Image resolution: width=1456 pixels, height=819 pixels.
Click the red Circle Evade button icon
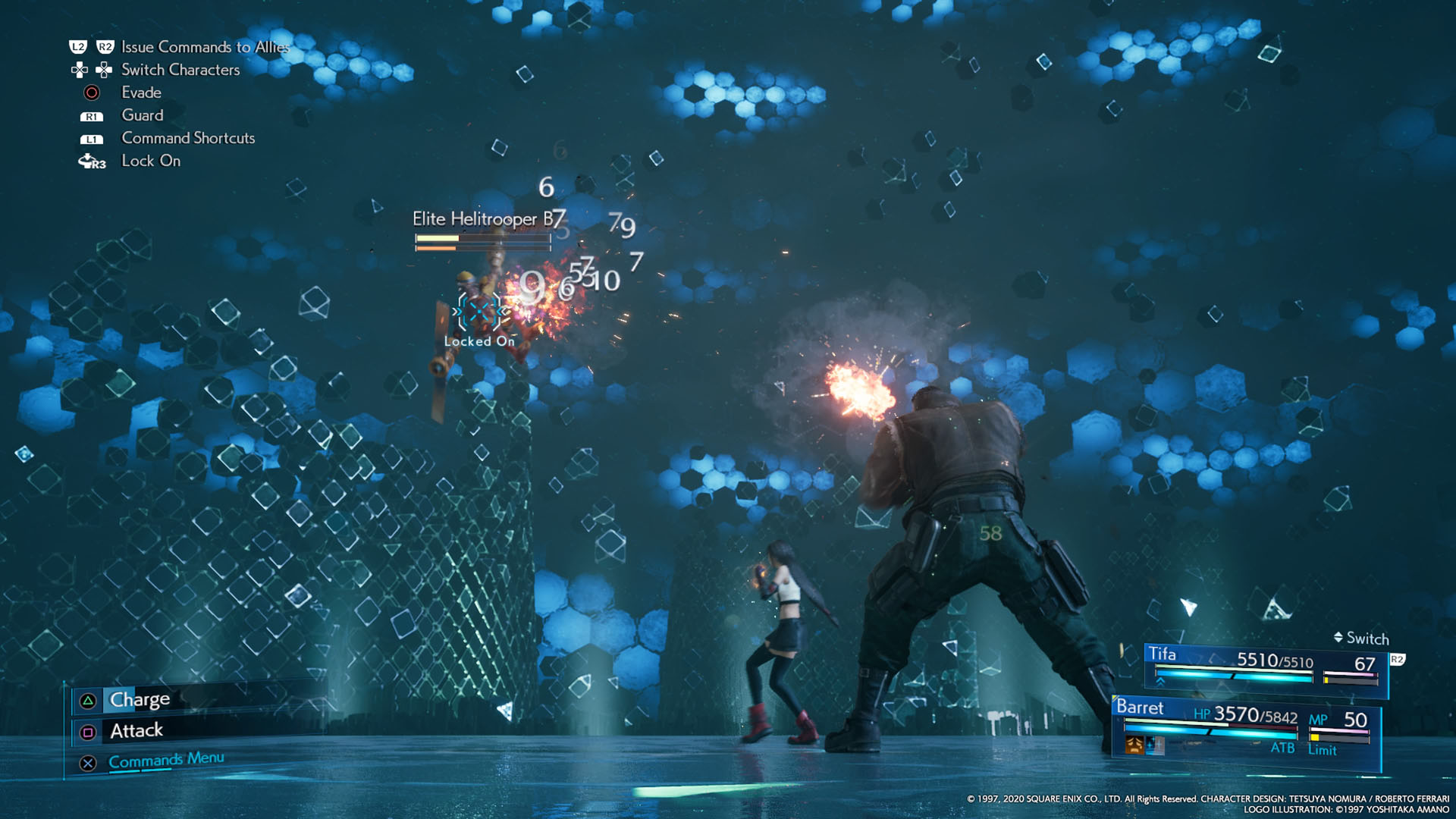coord(91,93)
